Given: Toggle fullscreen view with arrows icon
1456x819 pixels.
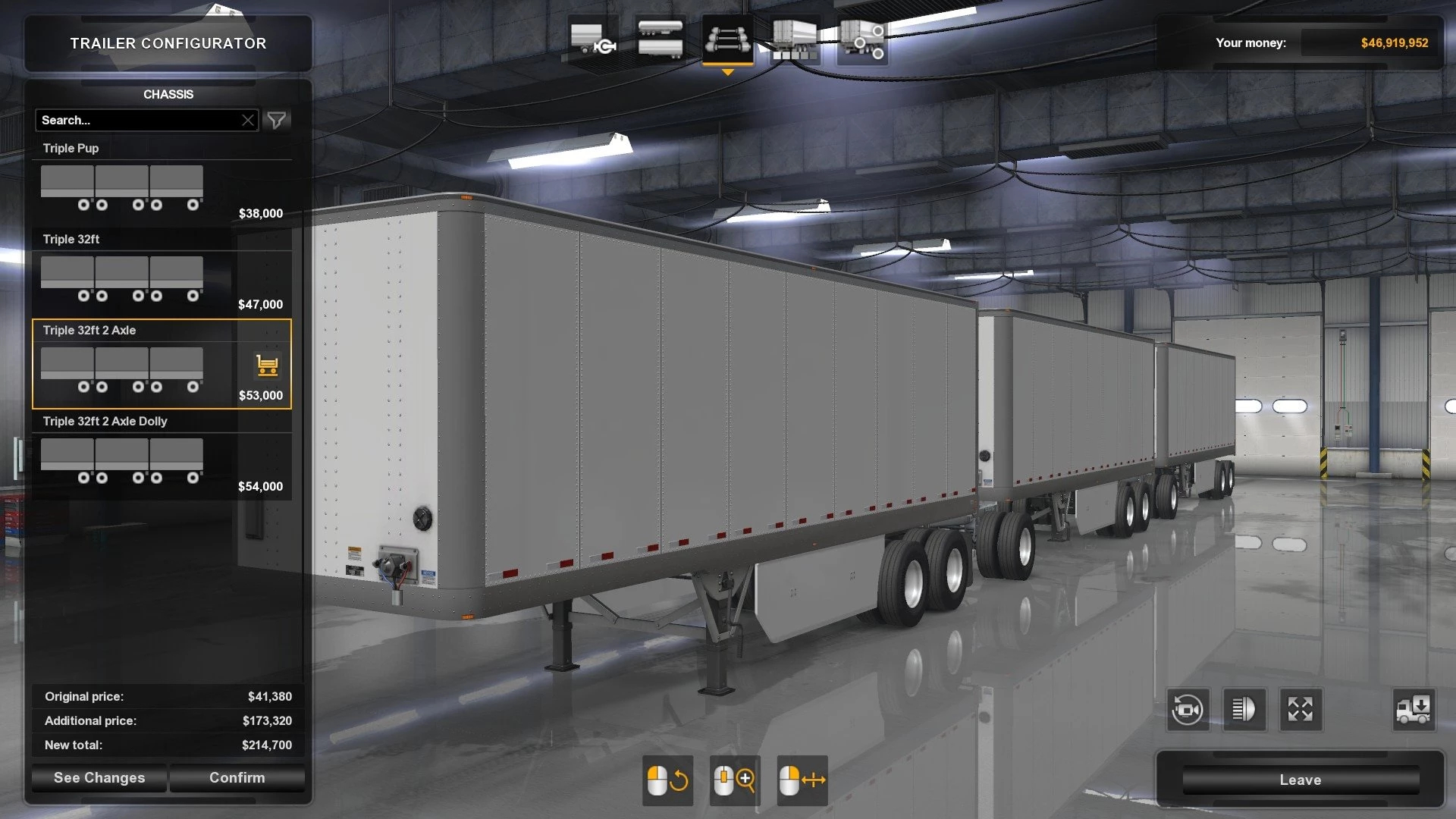Looking at the screenshot, I should coord(1300,710).
